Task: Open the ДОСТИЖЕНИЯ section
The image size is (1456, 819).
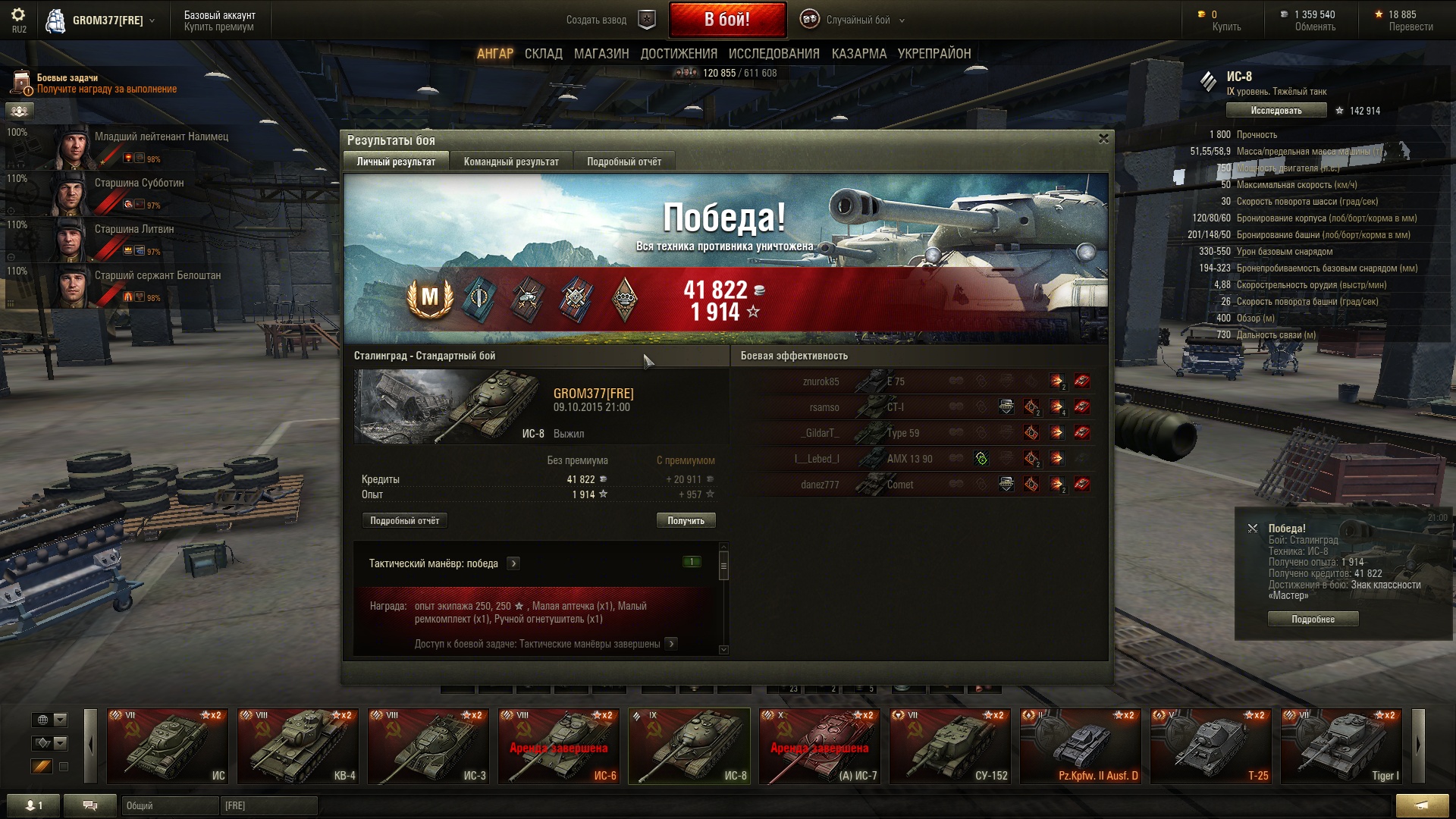Action: pos(679,54)
